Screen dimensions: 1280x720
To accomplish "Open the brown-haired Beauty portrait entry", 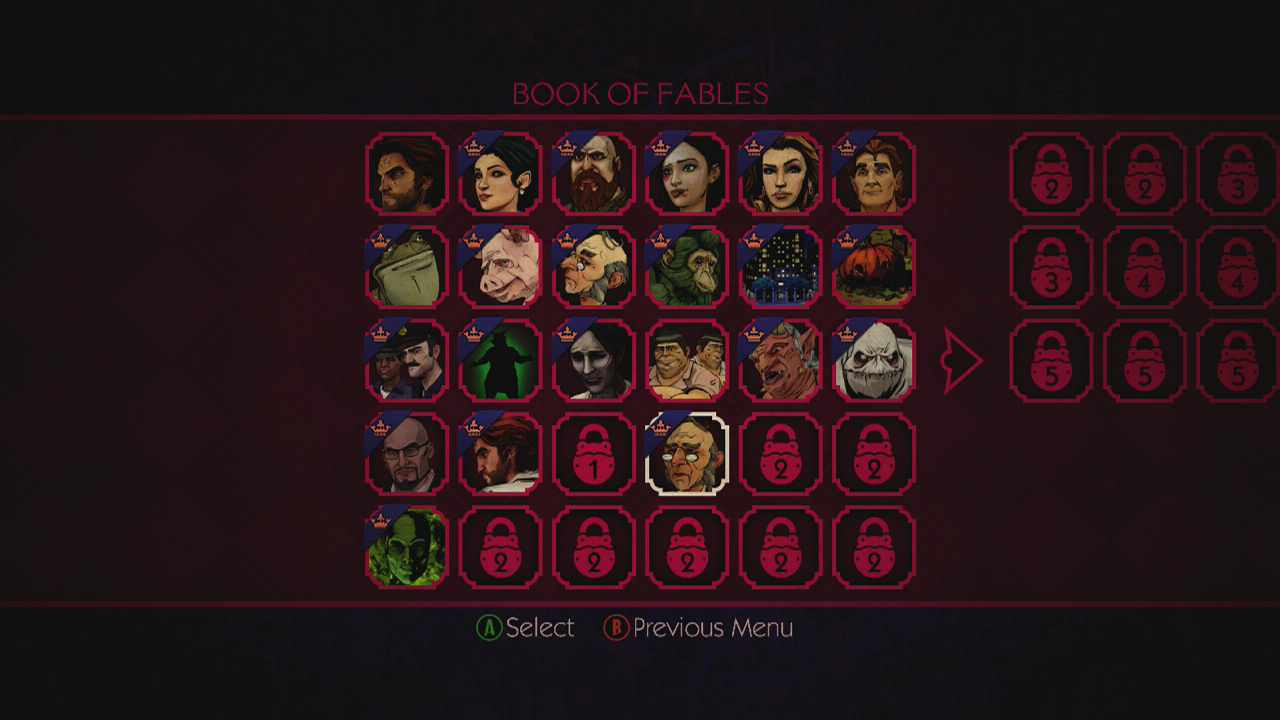I will tap(780, 174).
